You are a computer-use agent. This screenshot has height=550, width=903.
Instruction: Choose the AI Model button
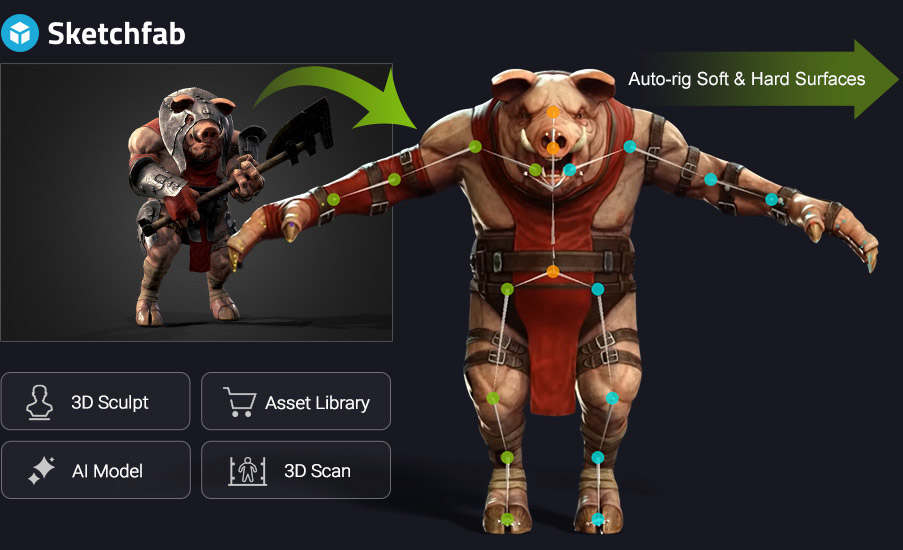96,470
